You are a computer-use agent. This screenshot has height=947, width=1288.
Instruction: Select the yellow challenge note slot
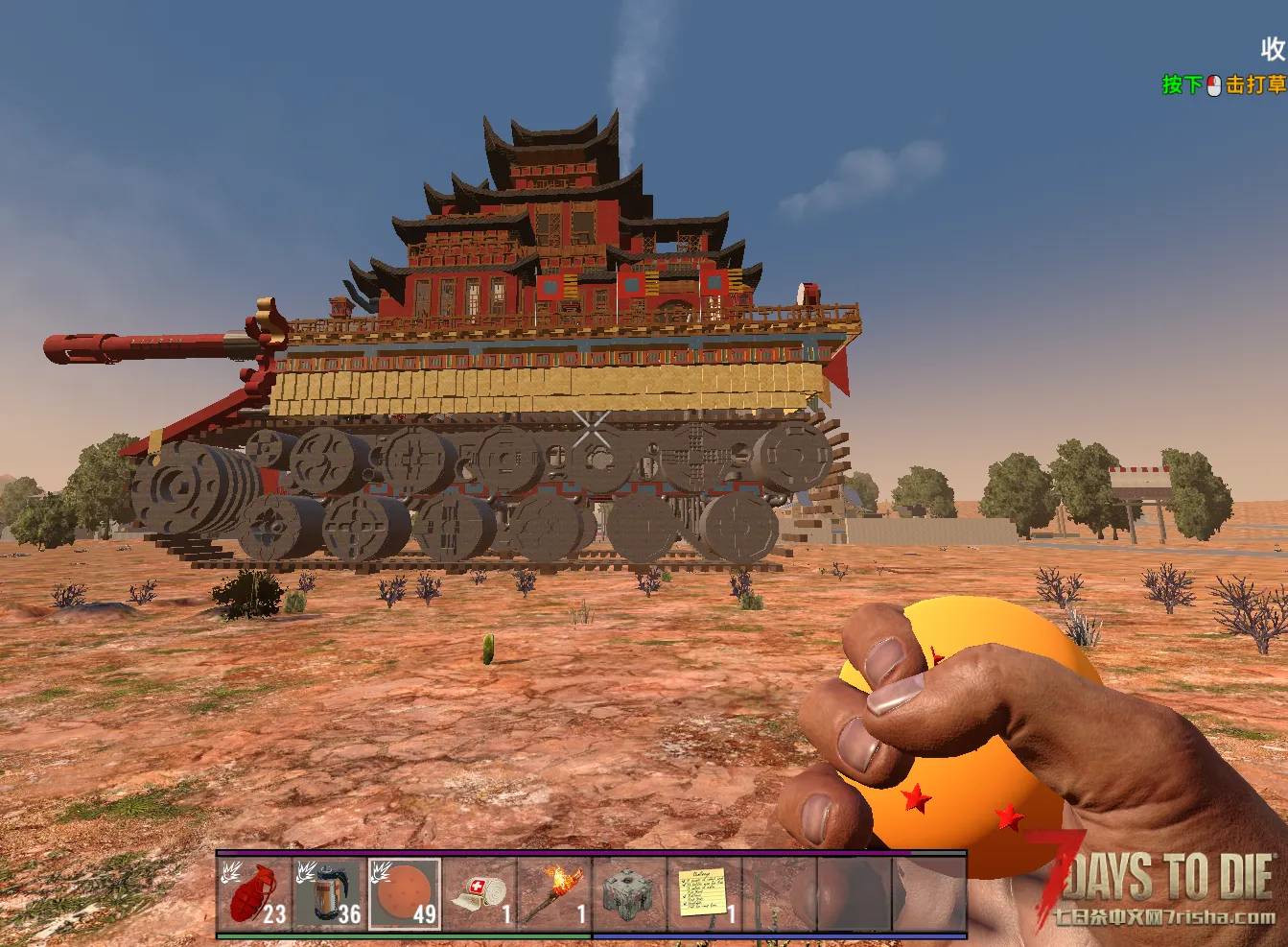(x=703, y=893)
